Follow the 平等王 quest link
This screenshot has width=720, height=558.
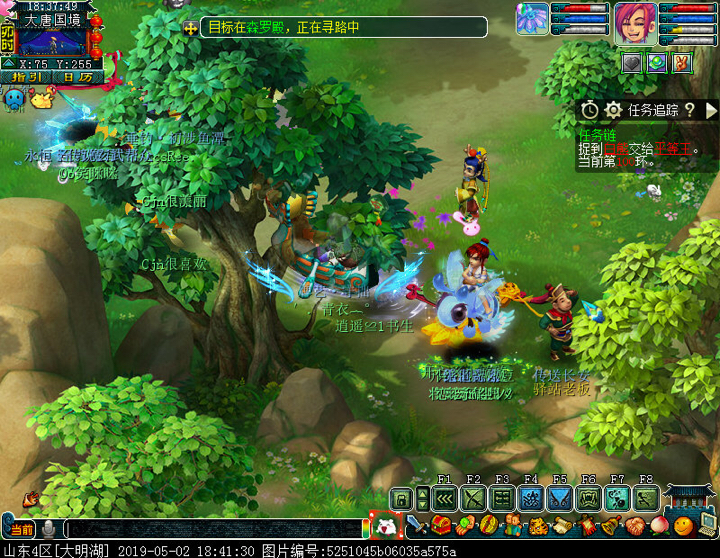click(672, 150)
